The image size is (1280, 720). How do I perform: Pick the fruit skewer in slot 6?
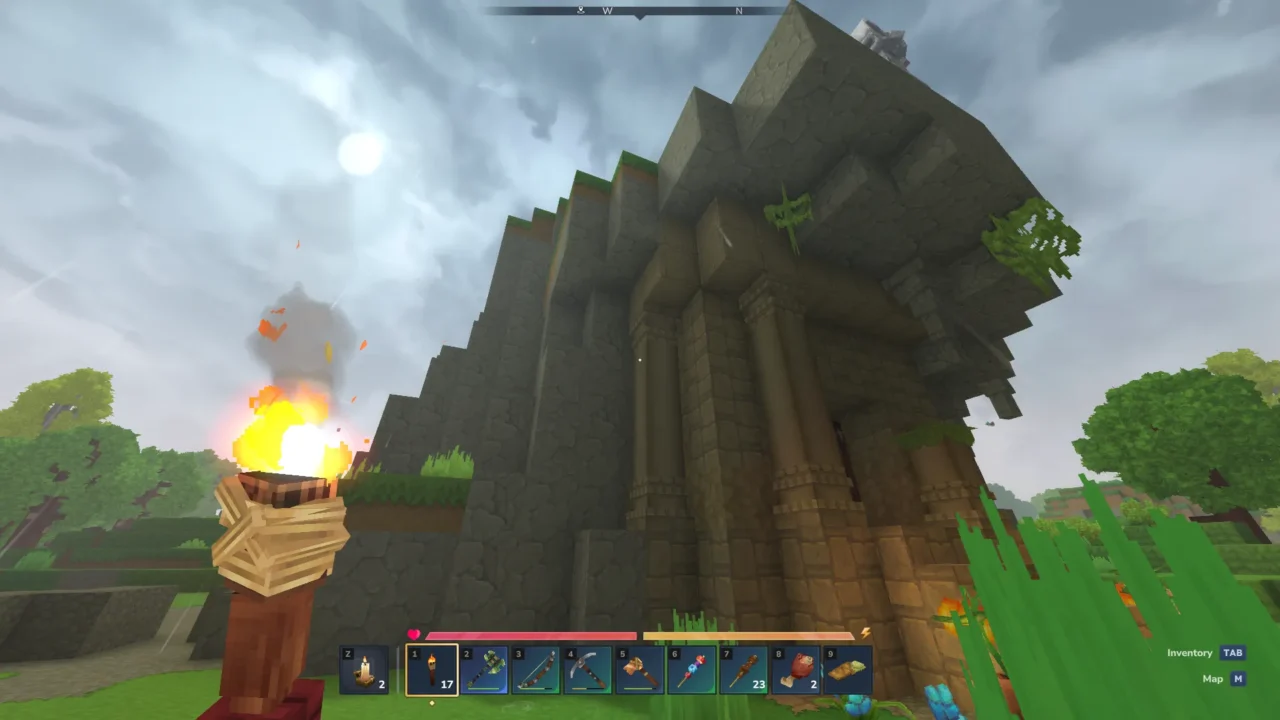pyautogui.click(x=692, y=669)
